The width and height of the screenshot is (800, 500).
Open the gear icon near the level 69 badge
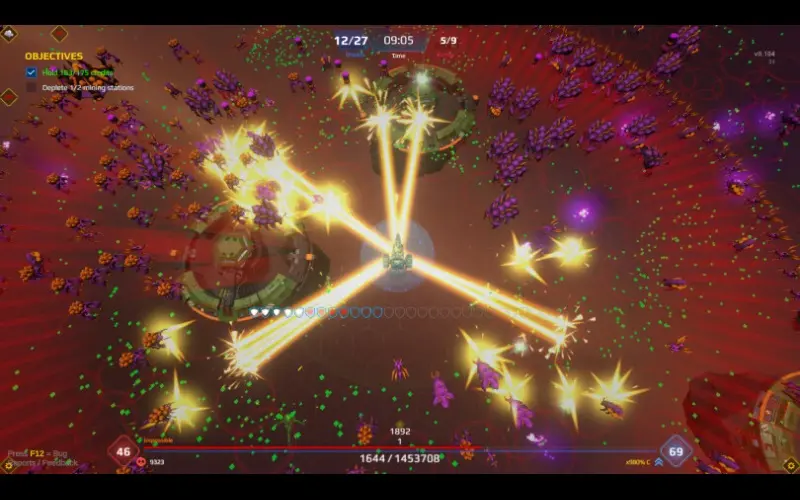click(790, 465)
